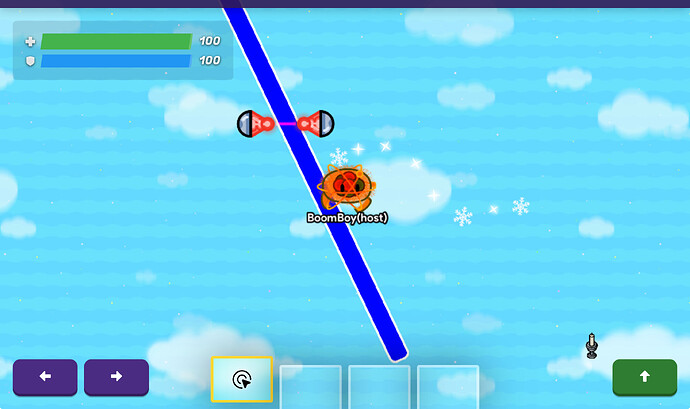Hit the green jump arrow button
This screenshot has width=690, height=409.
(x=644, y=377)
